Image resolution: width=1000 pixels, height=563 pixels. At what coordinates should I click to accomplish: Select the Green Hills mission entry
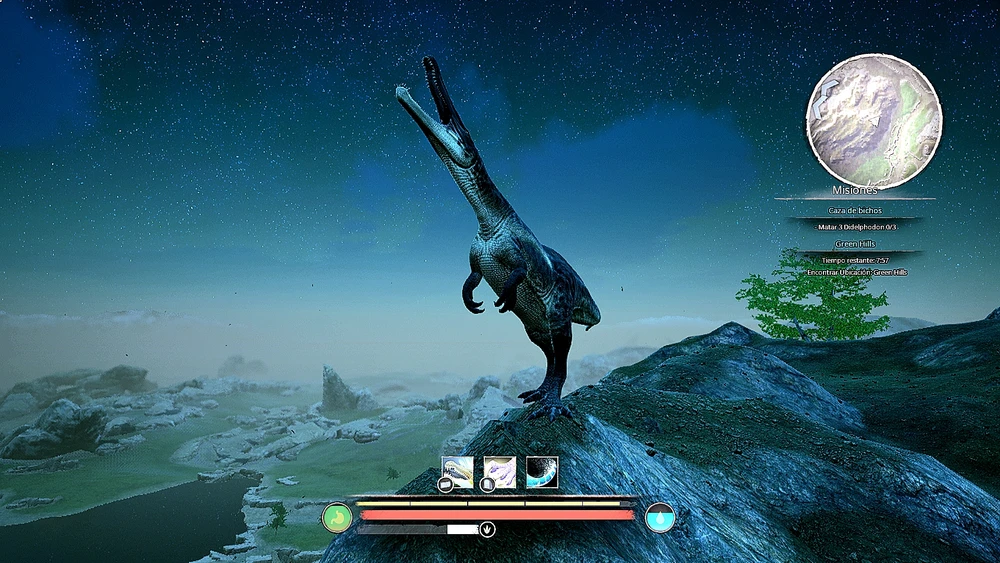point(855,244)
